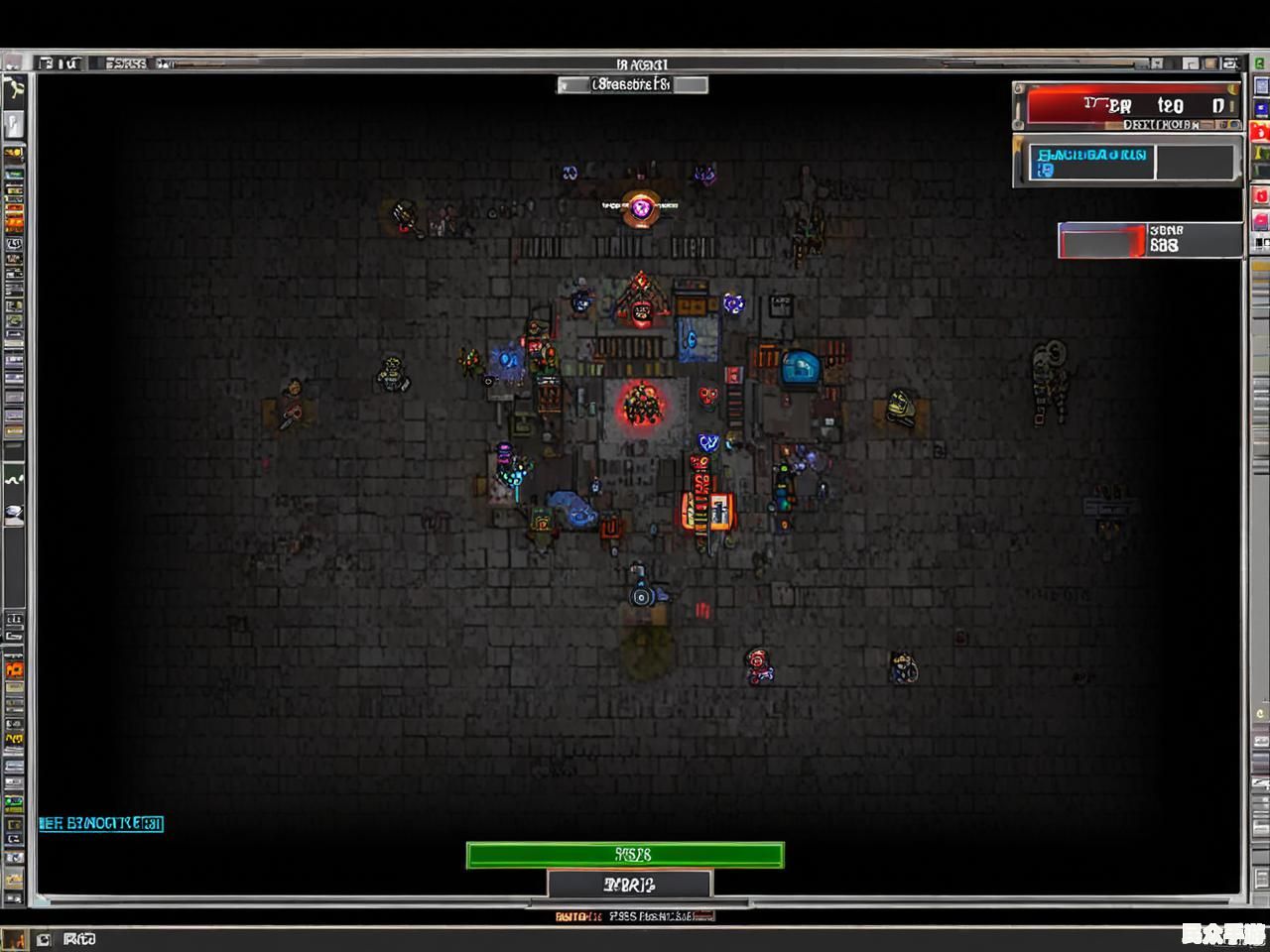The image size is (1270, 952).
Task: Click the grey button beneath the green bar
Action: pos(629,884)
